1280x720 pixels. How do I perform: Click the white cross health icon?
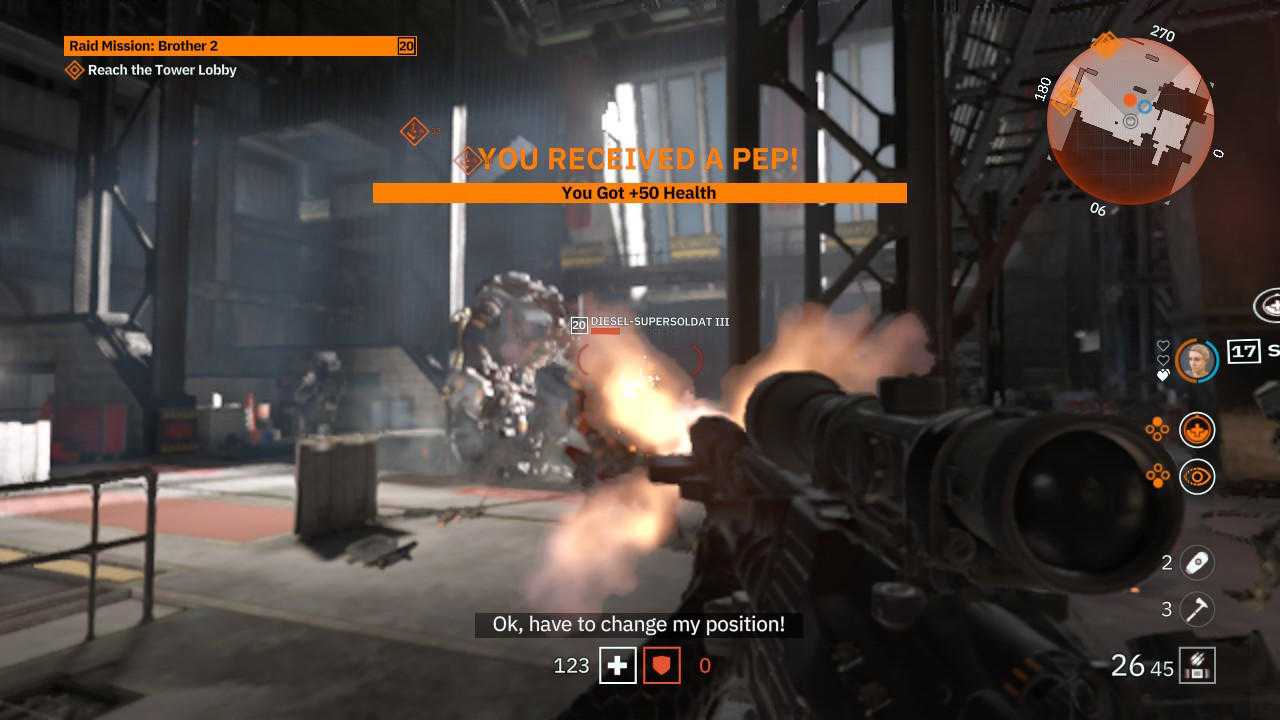618,665
